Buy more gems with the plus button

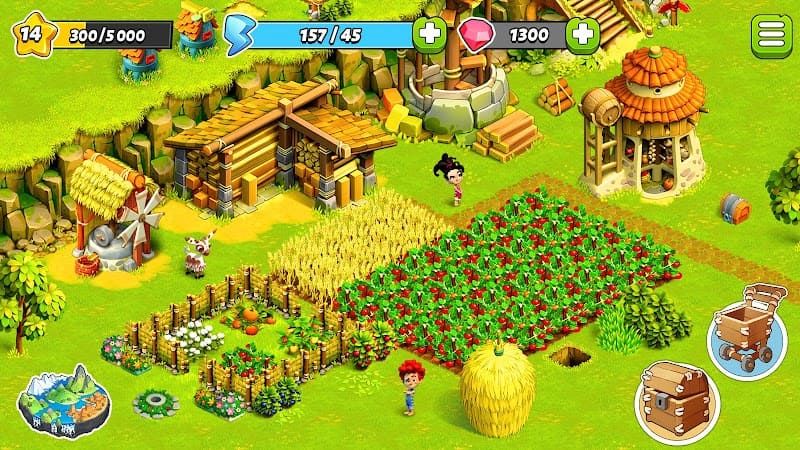(582, 34)
